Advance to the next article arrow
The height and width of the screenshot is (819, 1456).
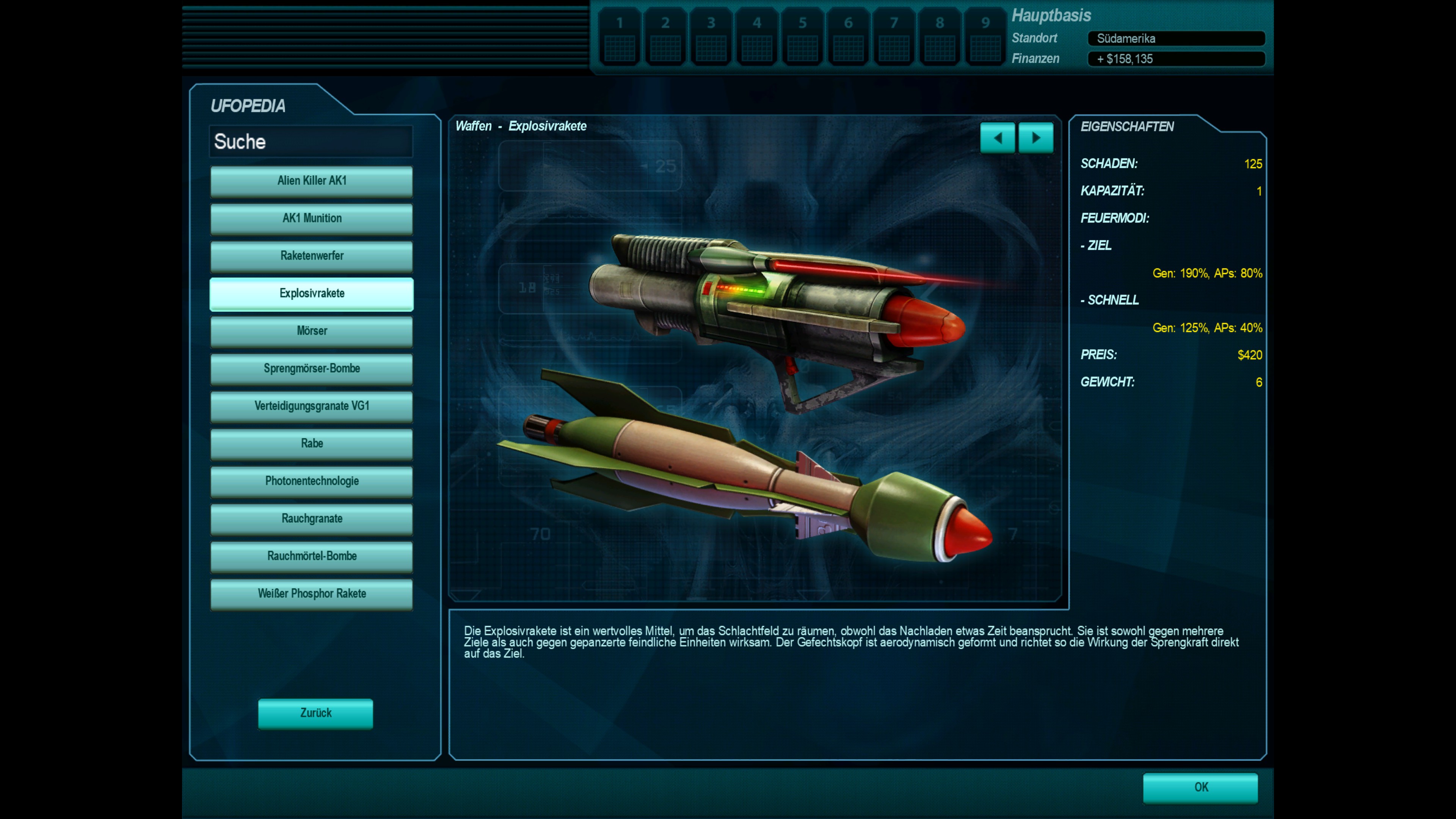tap(1036, 138)
